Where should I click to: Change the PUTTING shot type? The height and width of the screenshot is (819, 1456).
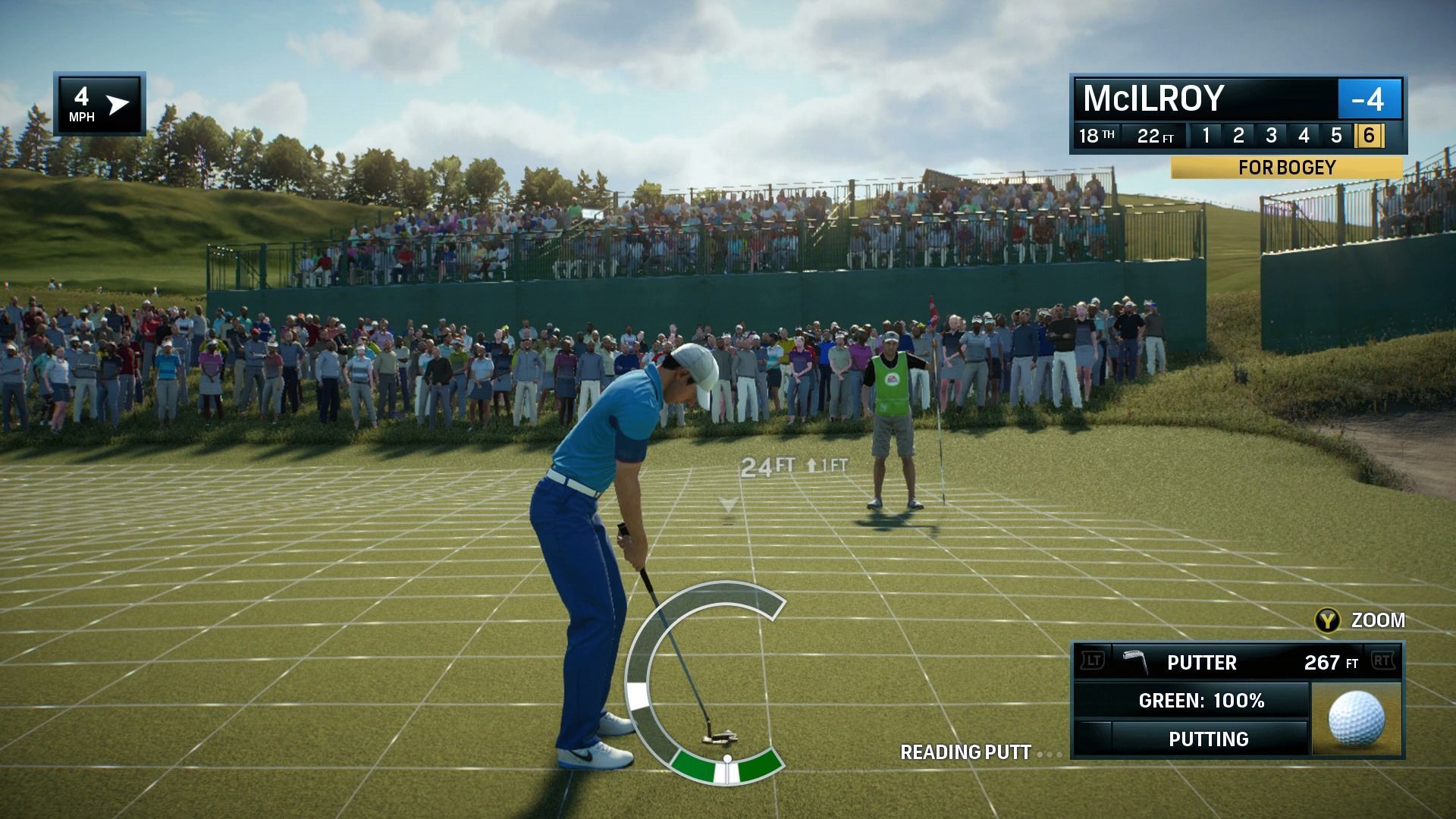[x=1208, y=739]
